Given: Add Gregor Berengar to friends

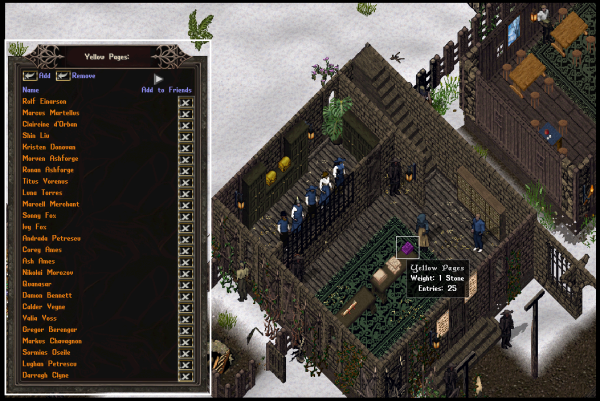Looking at the screenshot, I should coord(185,329).
